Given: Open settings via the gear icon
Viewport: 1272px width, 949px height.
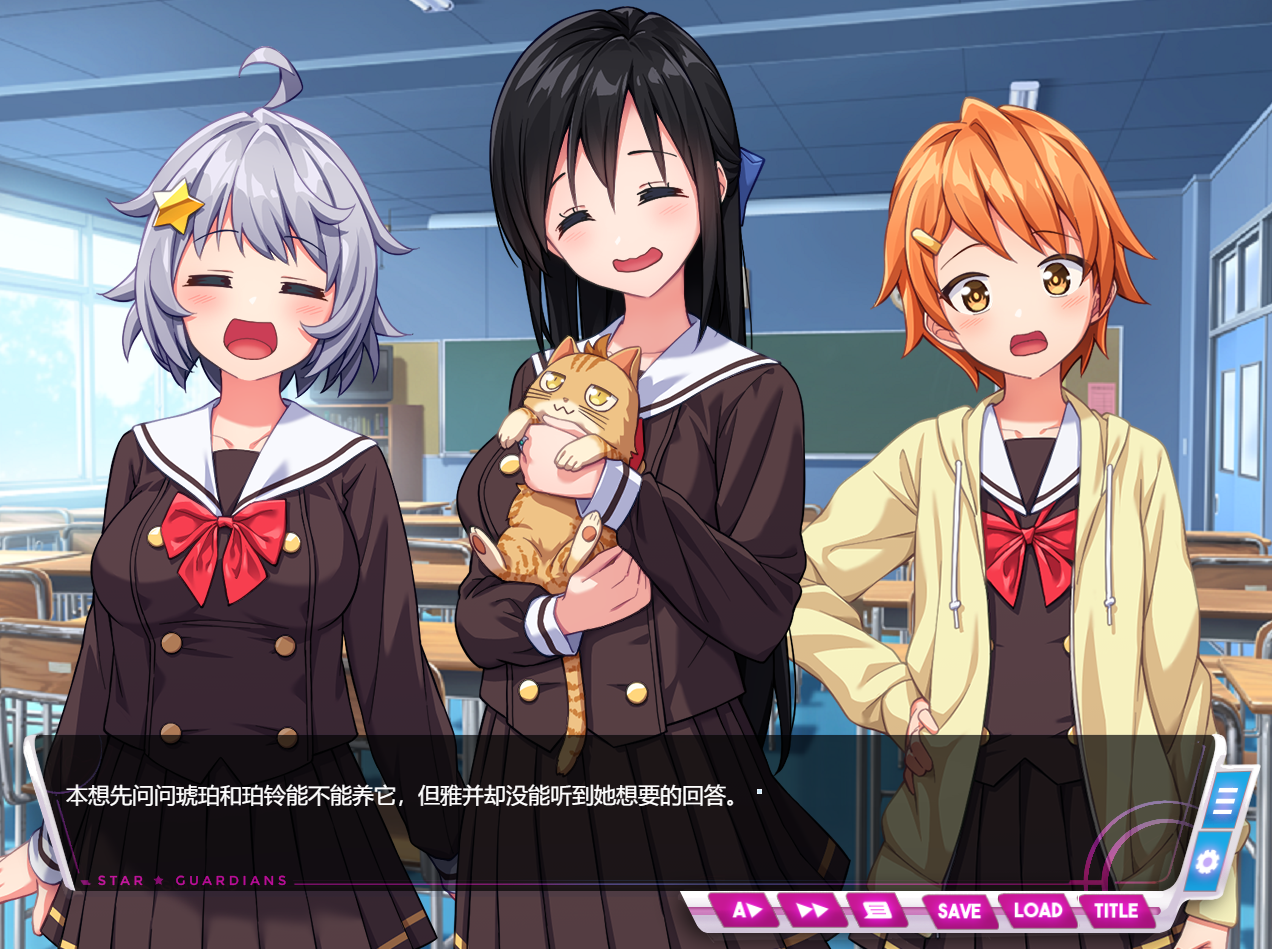Looking at the screenshot, I should (x=1207, y=860).
